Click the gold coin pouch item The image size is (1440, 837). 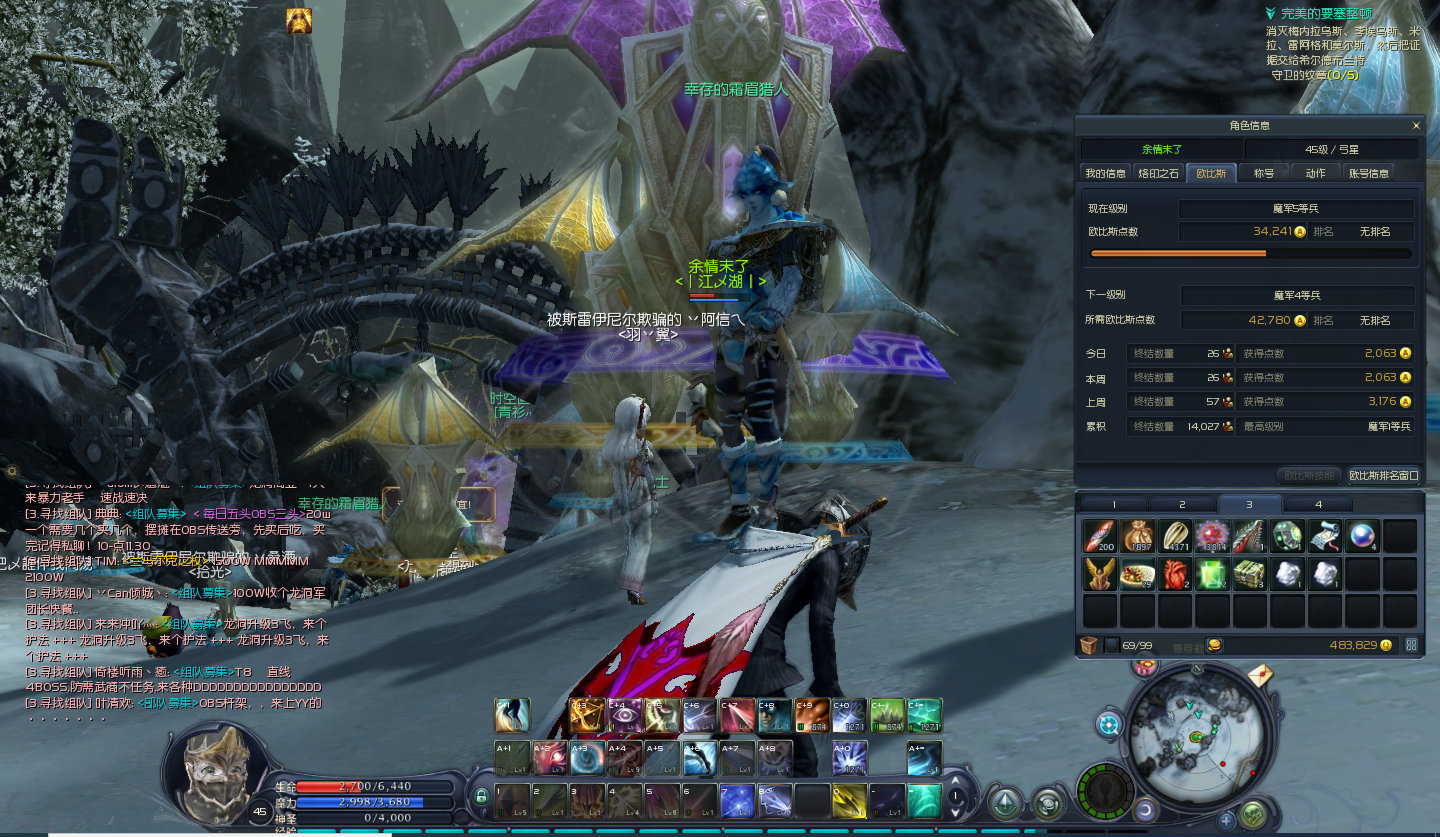[1137, 537]
